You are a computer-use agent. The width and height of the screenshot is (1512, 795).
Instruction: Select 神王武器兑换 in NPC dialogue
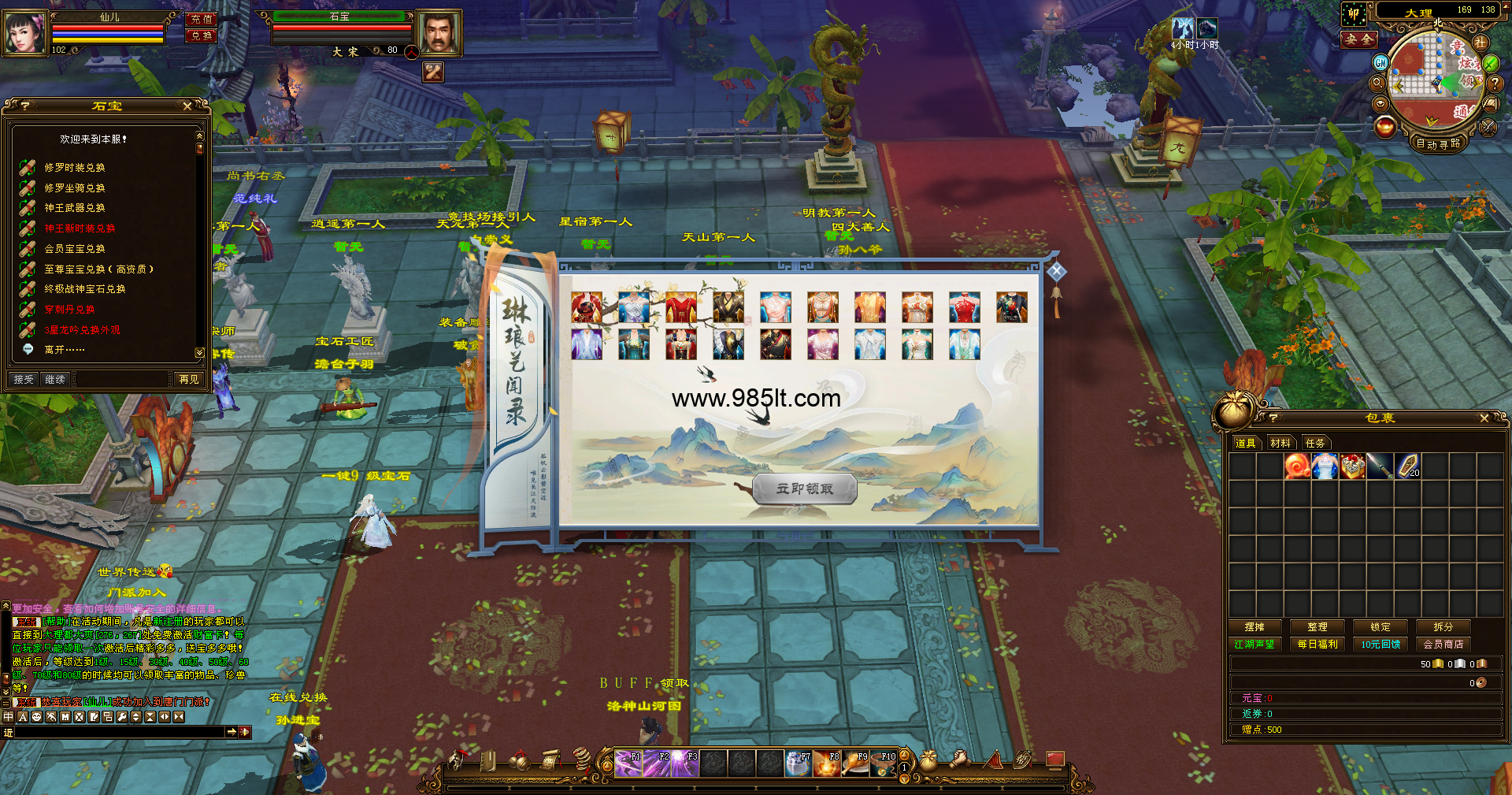[x=75, y=208]
